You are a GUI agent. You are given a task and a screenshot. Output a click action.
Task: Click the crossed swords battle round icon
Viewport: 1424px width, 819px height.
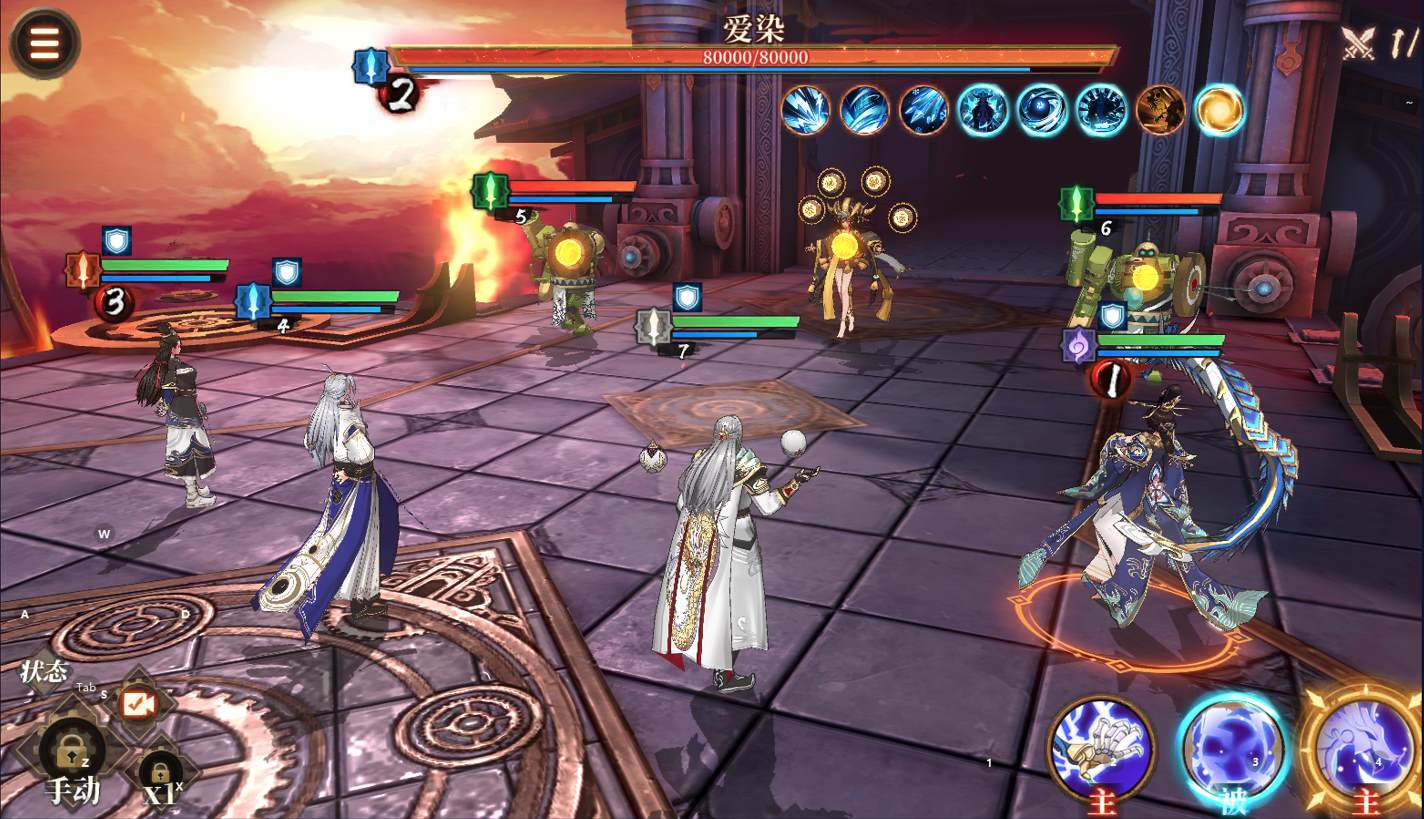coord(1359,43)
